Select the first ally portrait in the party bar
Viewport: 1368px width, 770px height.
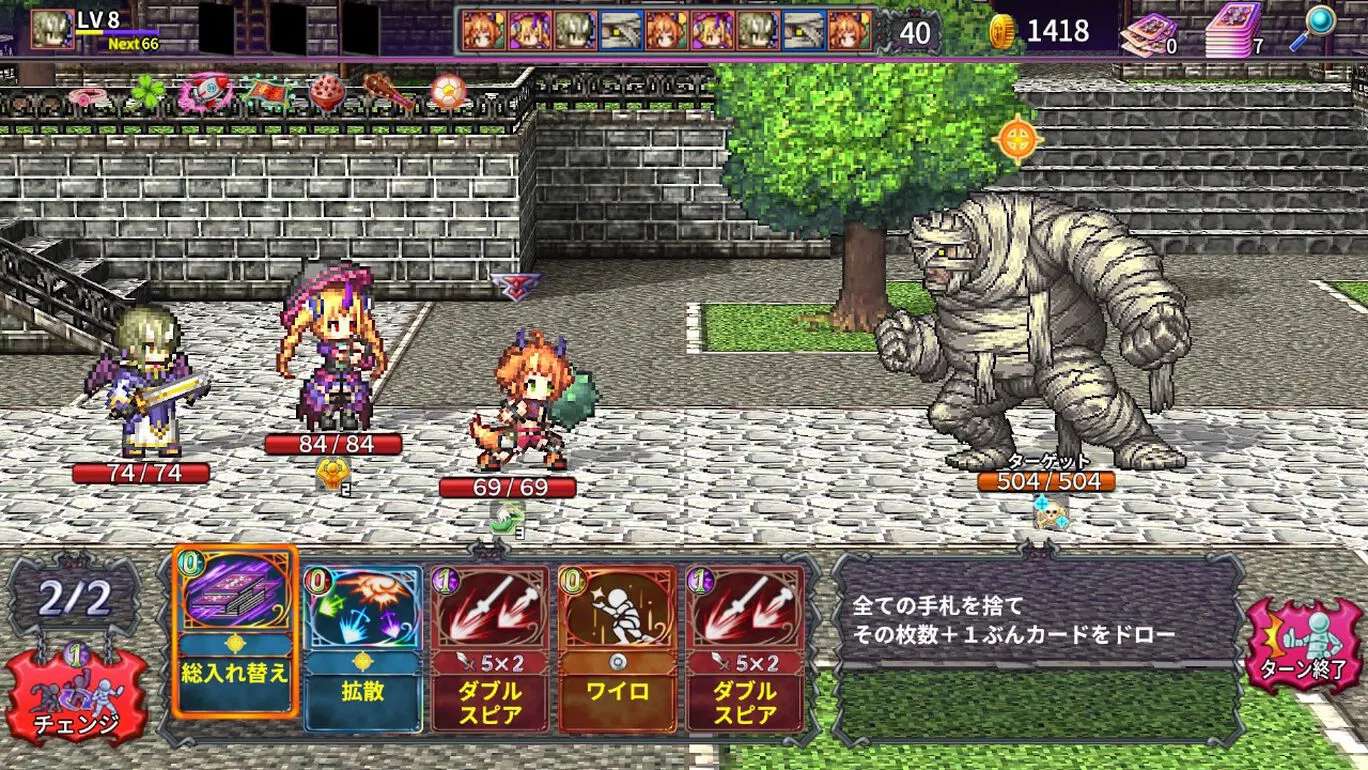point(483,30)
